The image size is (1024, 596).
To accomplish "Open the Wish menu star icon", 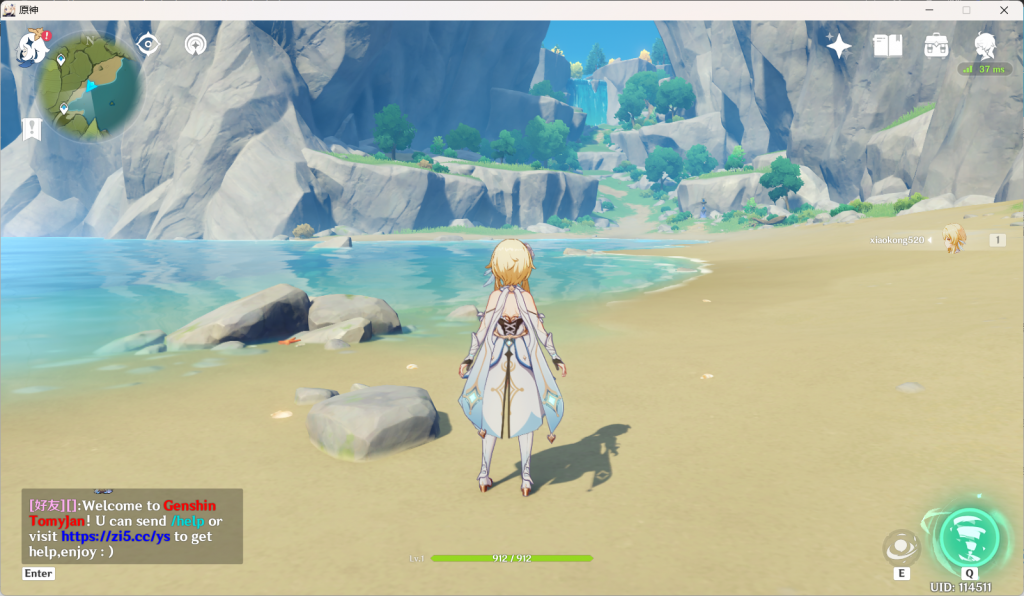I will click(x=838, y=45).
